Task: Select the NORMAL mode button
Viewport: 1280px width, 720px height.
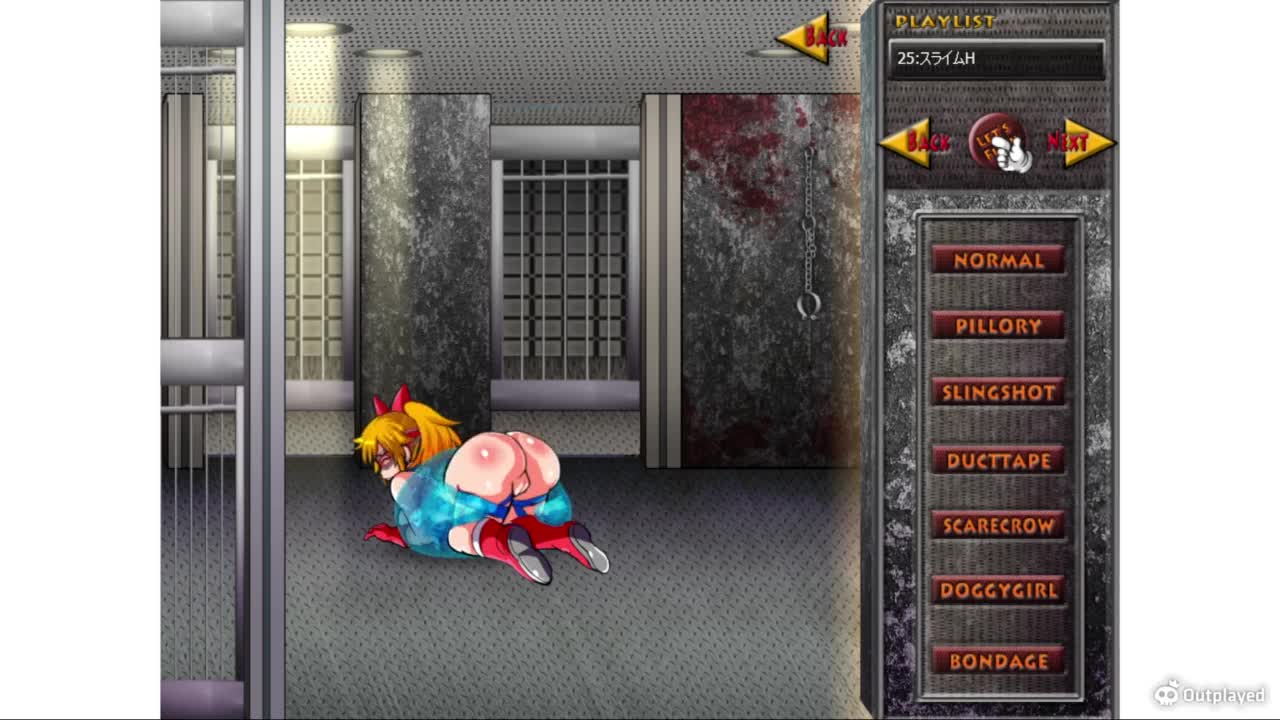Action: tap(997, 260)
